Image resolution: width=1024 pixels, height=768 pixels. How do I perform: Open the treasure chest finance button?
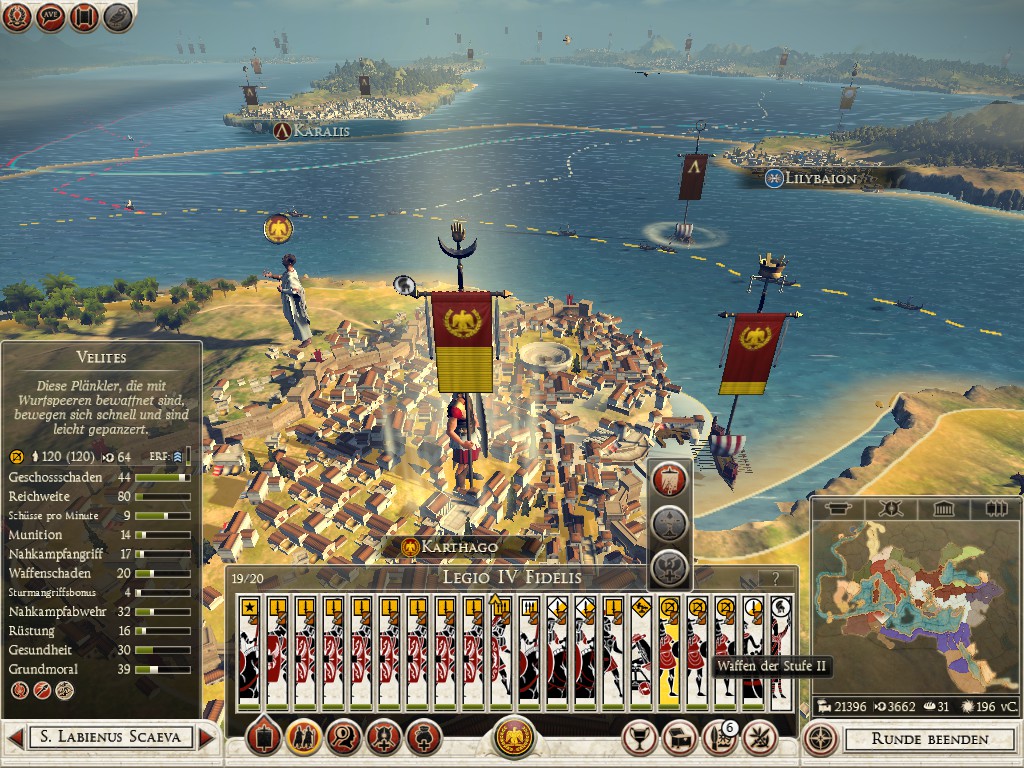click(679, 738)
